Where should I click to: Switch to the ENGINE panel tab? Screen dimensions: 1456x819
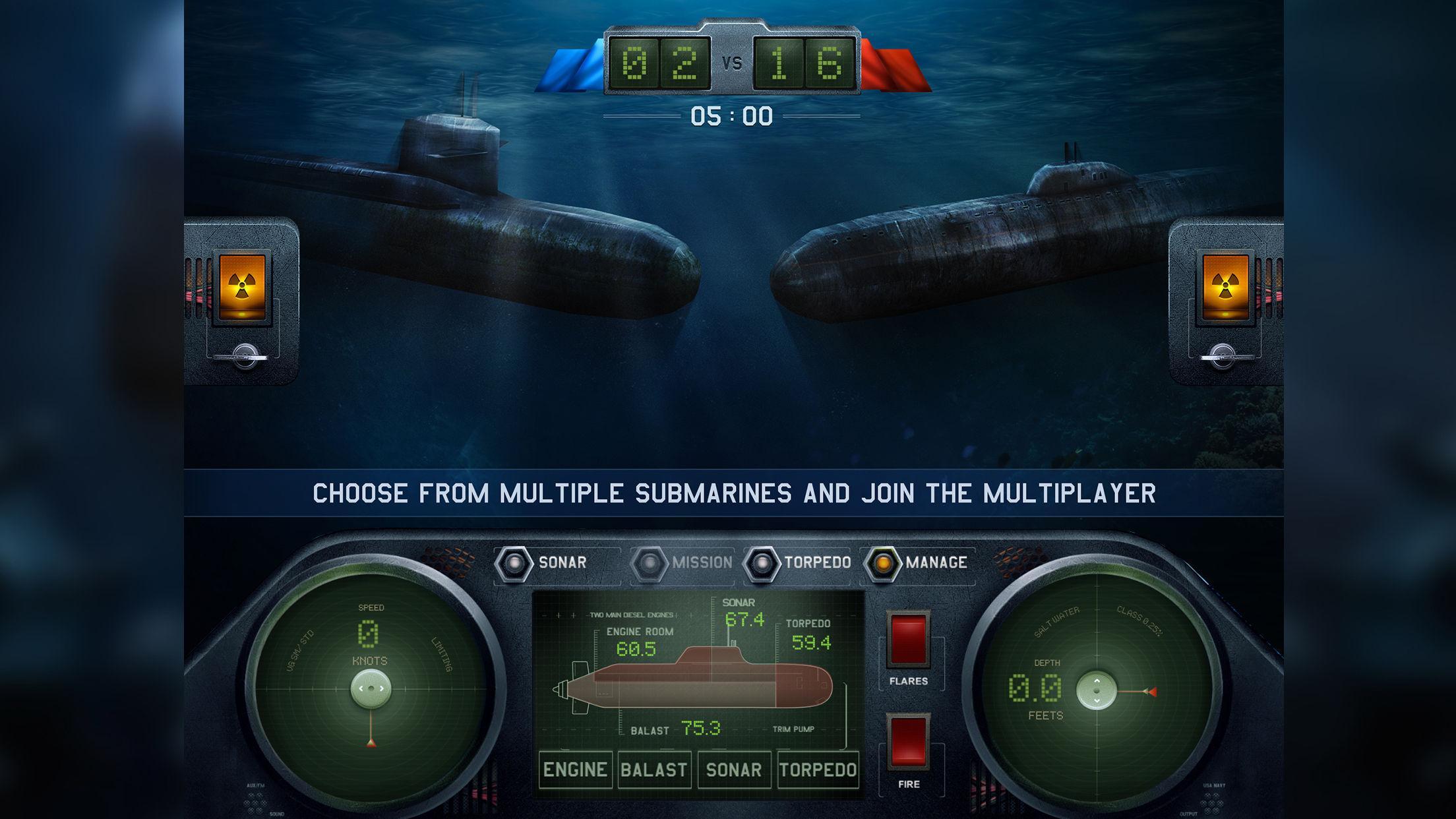coord(576,769)
